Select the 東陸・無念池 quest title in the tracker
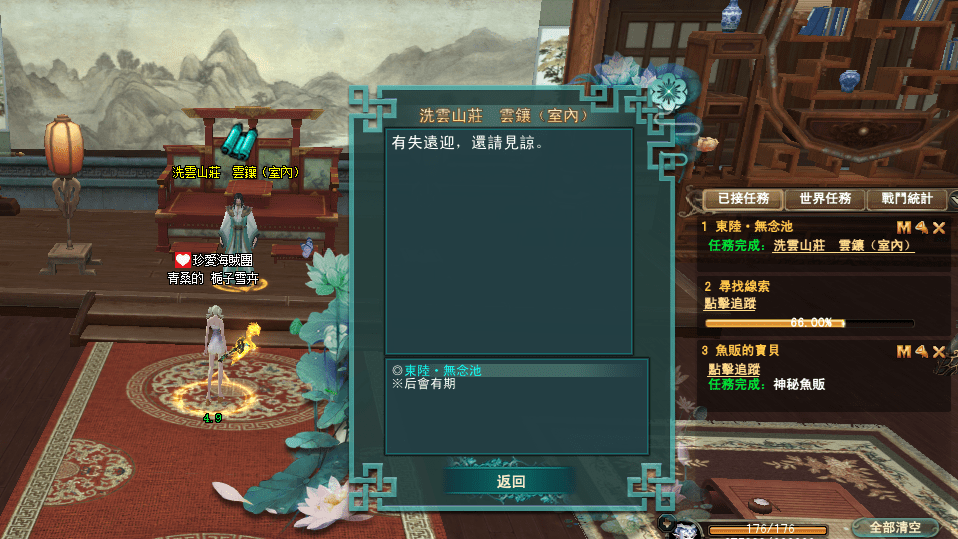Viewport: 958px width, 539px height. tap(753, 227)
